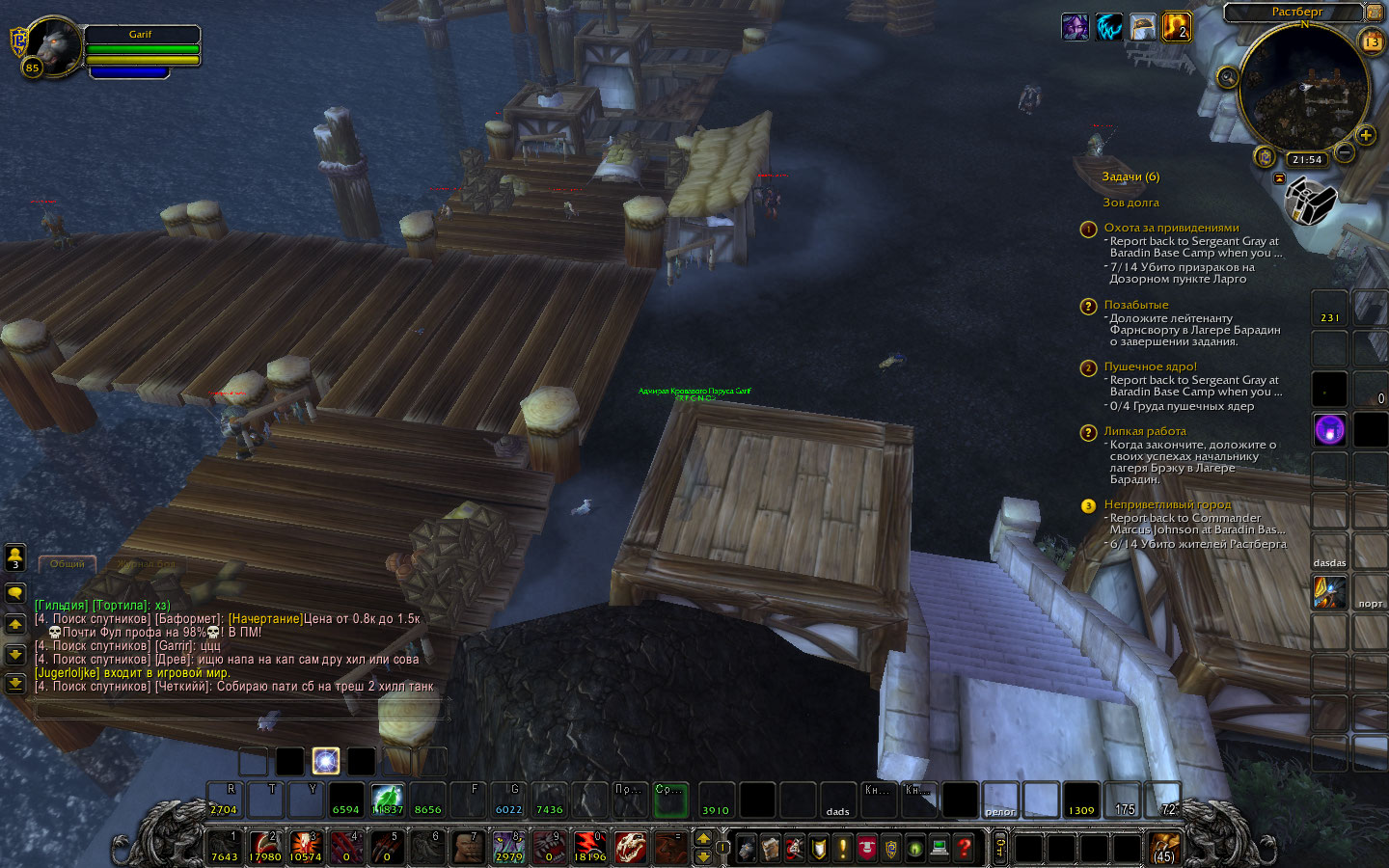Open the quest Неприветливый город
The width and height of the screenshot is (1389, 868).
1167,504
